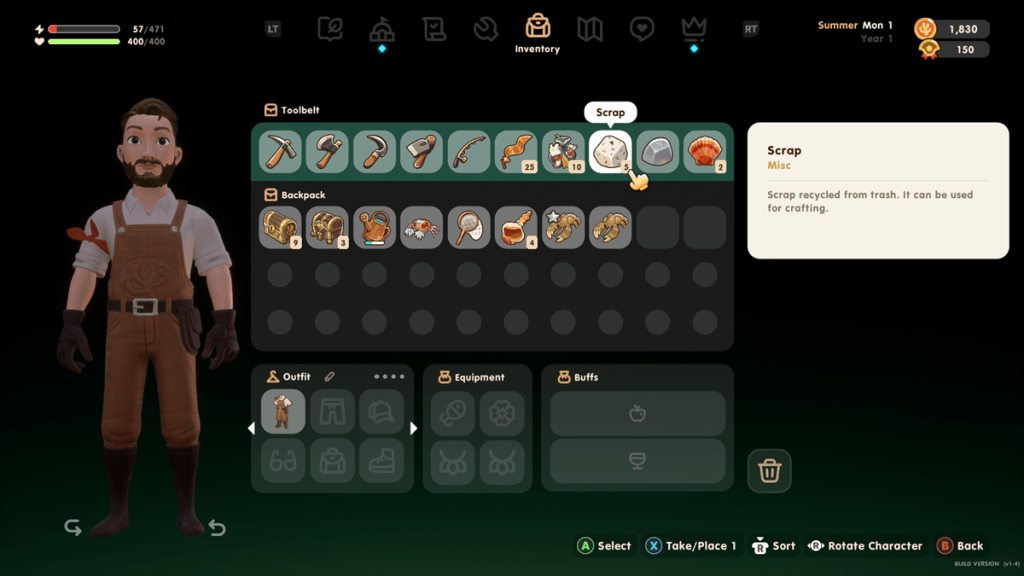The height and width of the screenshot is (576, 1024).
Task: Select the orange seashell slot
Action: coord(704,152)
